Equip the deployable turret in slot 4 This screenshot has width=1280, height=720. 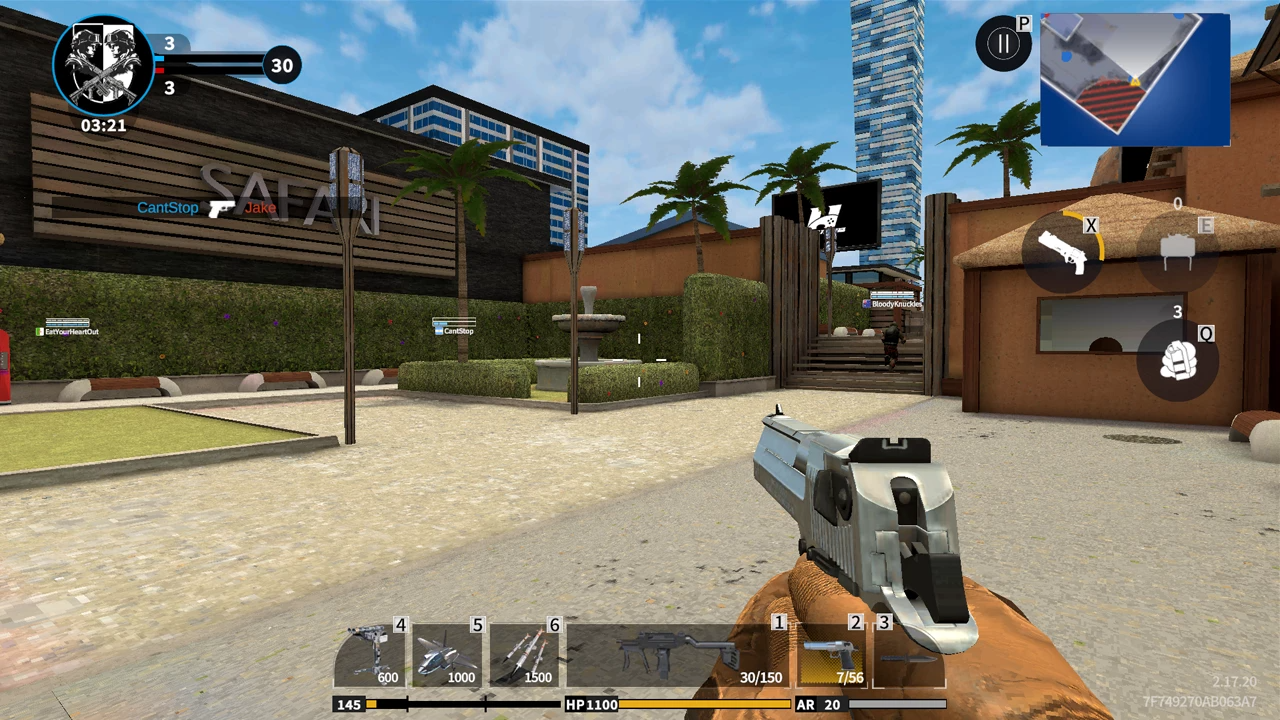[x=370, y=648]
